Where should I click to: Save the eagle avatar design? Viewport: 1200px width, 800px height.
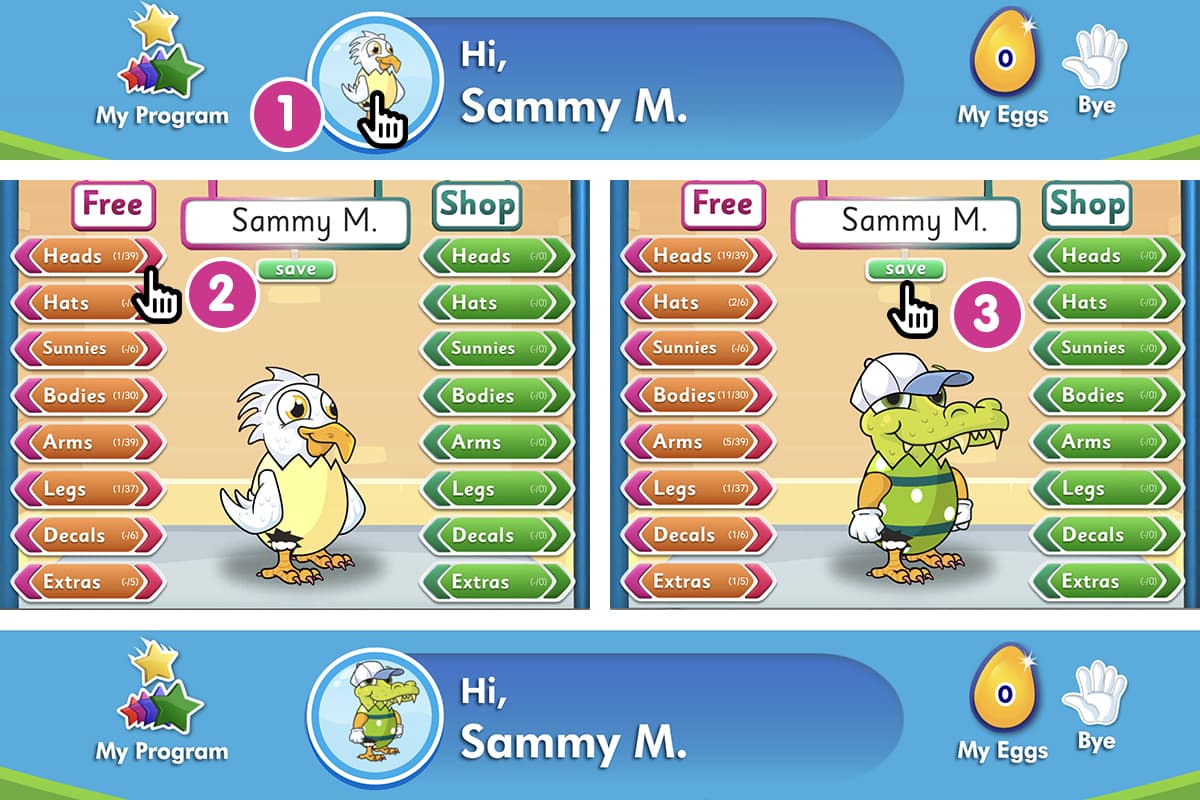pos(296,269)
